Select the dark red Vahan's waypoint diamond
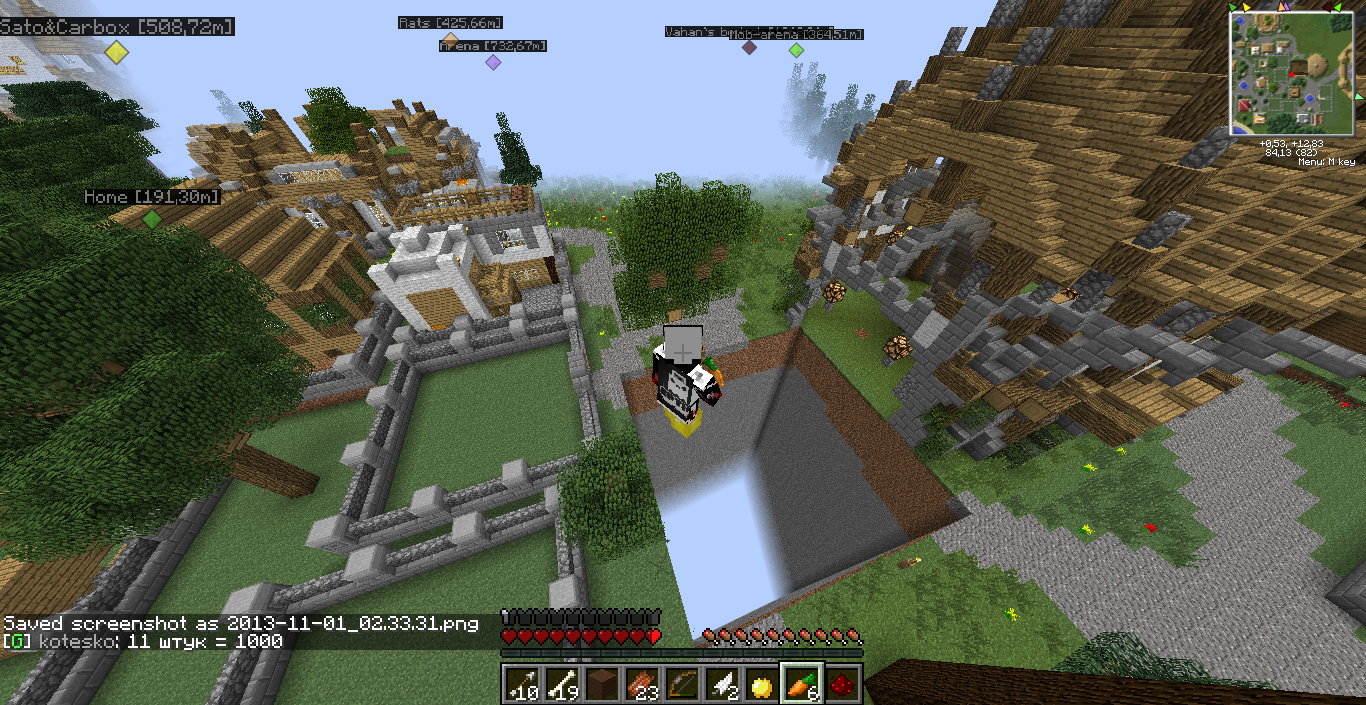This screenshot has height=705, width=1366. pyautogui.click(x=749, y=47)
